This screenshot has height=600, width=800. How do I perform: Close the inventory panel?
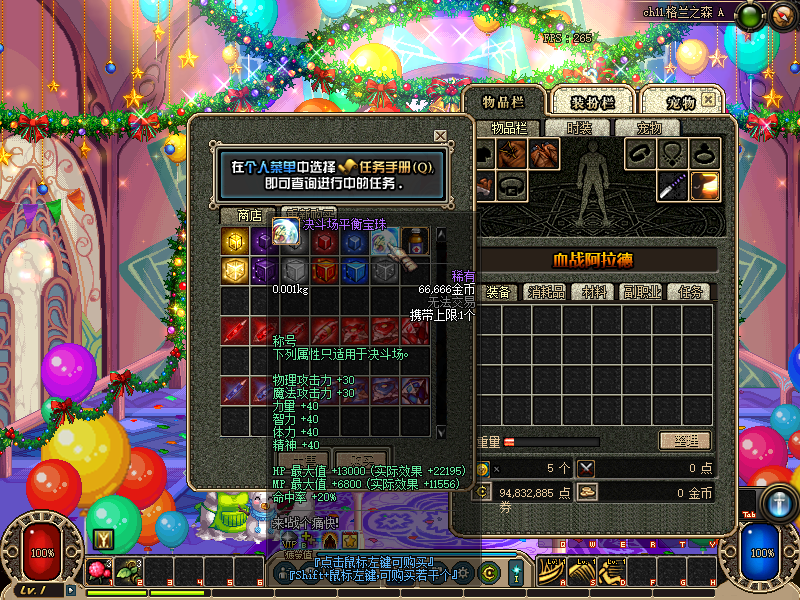click(709, 100)
